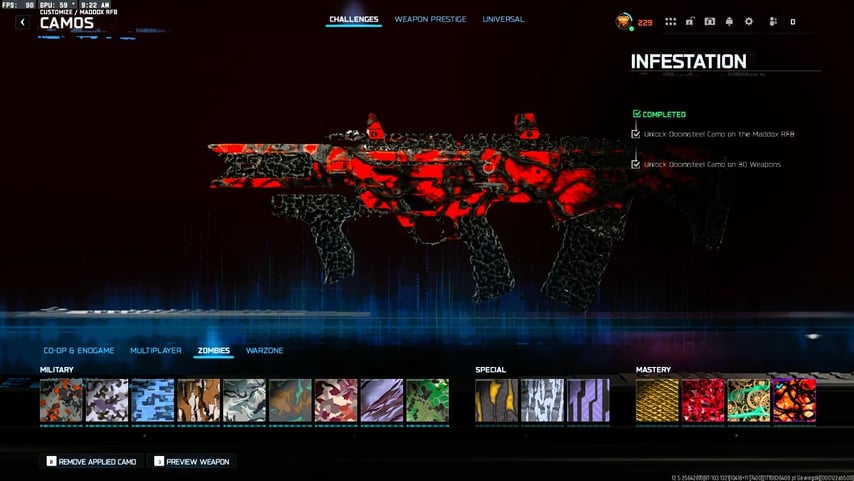Image resolution: width=854 pixels, height=481 pixels.
Task: Open the settings gear icon
Action: [x=748, y=21]
